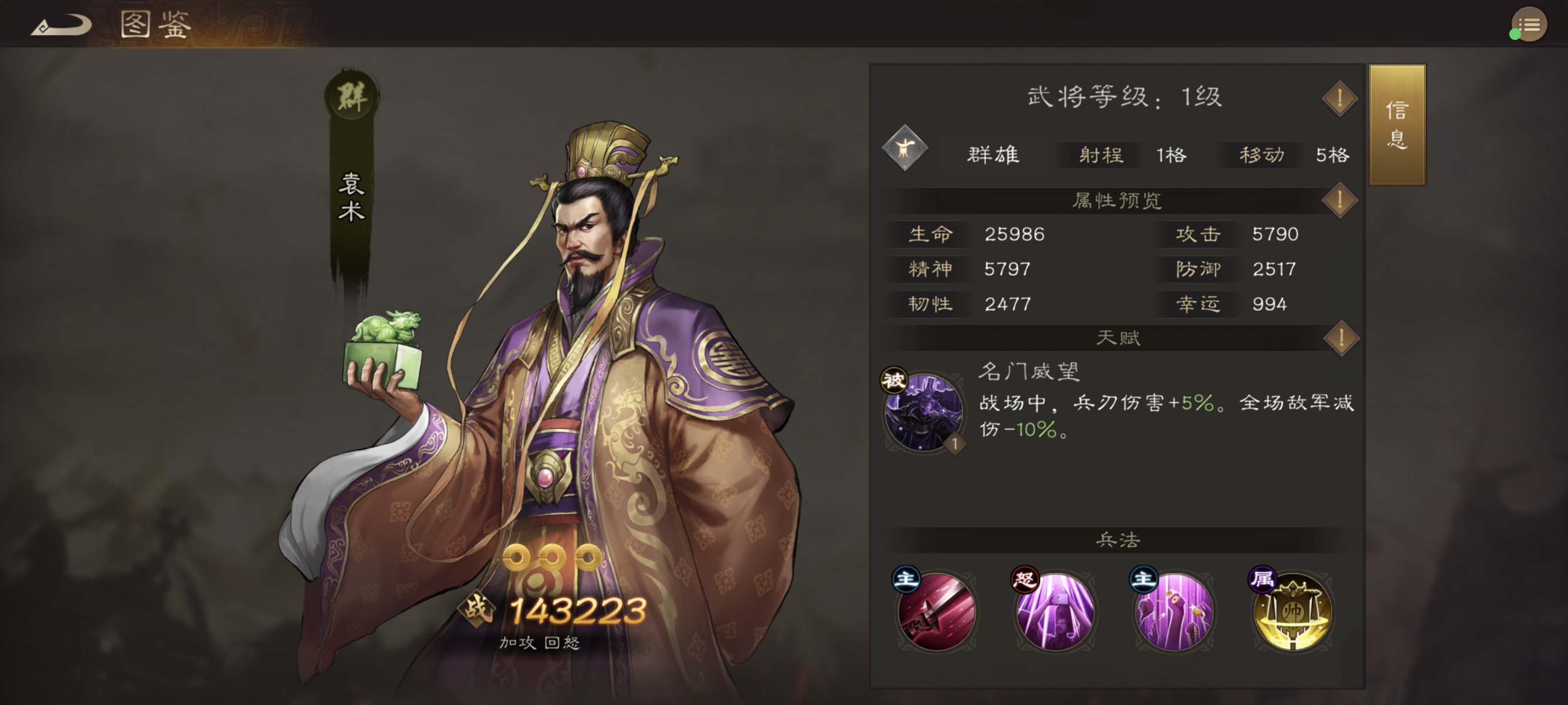Click the 群雄 faction emblem icon
Viewport: 1568px width, 705px height.
[905, 154]
